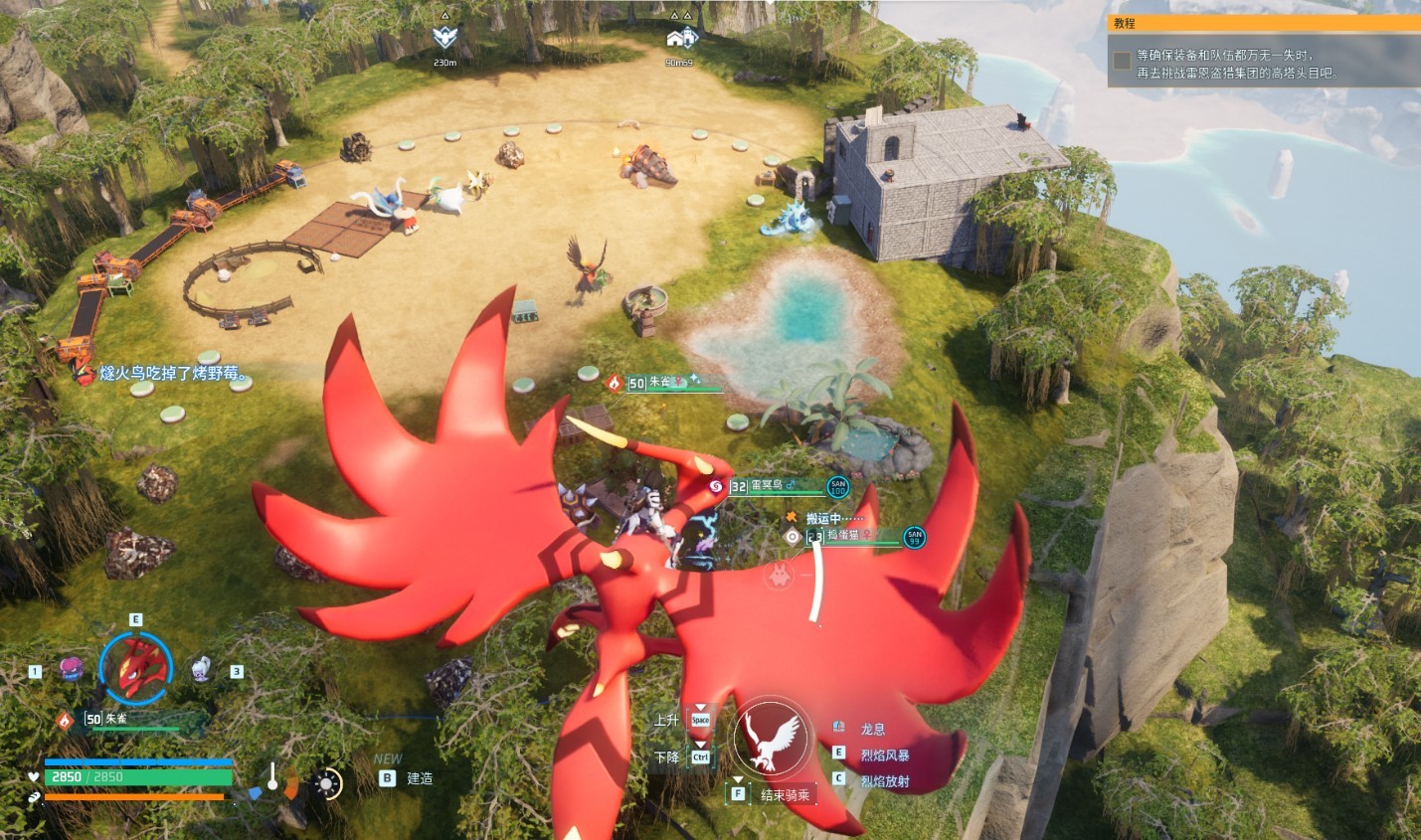Select the house base marker on compass

point(681,39)
